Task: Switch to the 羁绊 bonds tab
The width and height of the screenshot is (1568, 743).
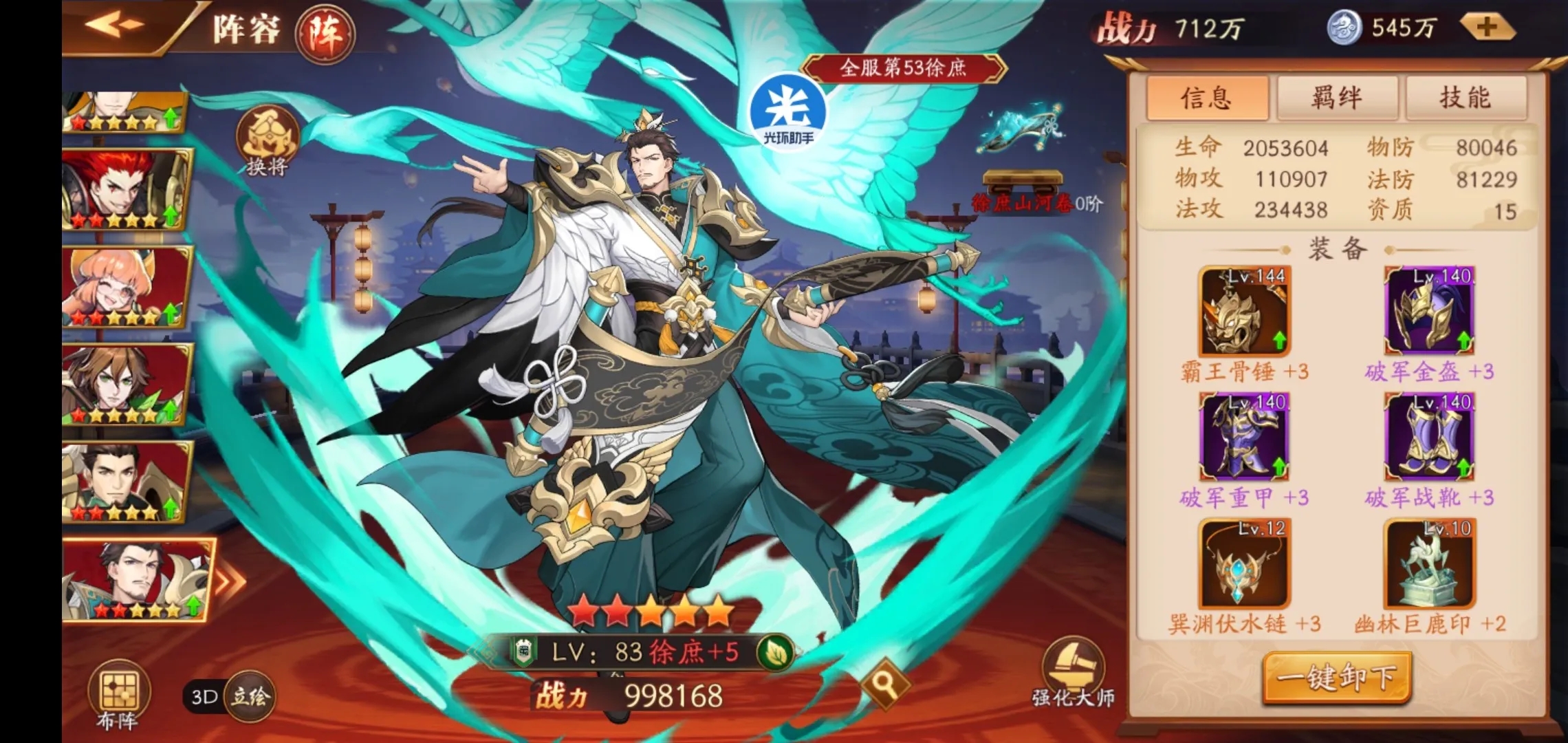Action: (1337, 97)
